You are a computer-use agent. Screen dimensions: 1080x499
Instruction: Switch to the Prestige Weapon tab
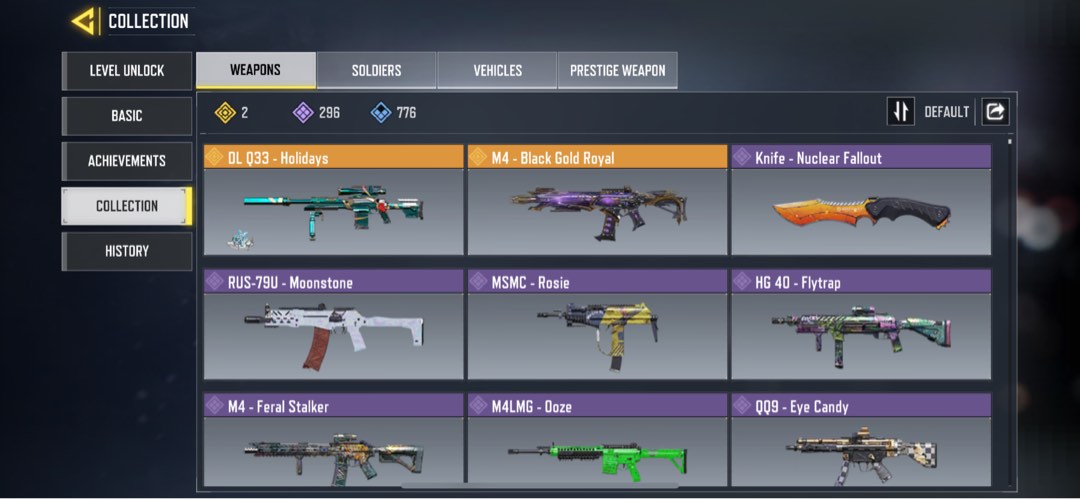pos(617,71)
